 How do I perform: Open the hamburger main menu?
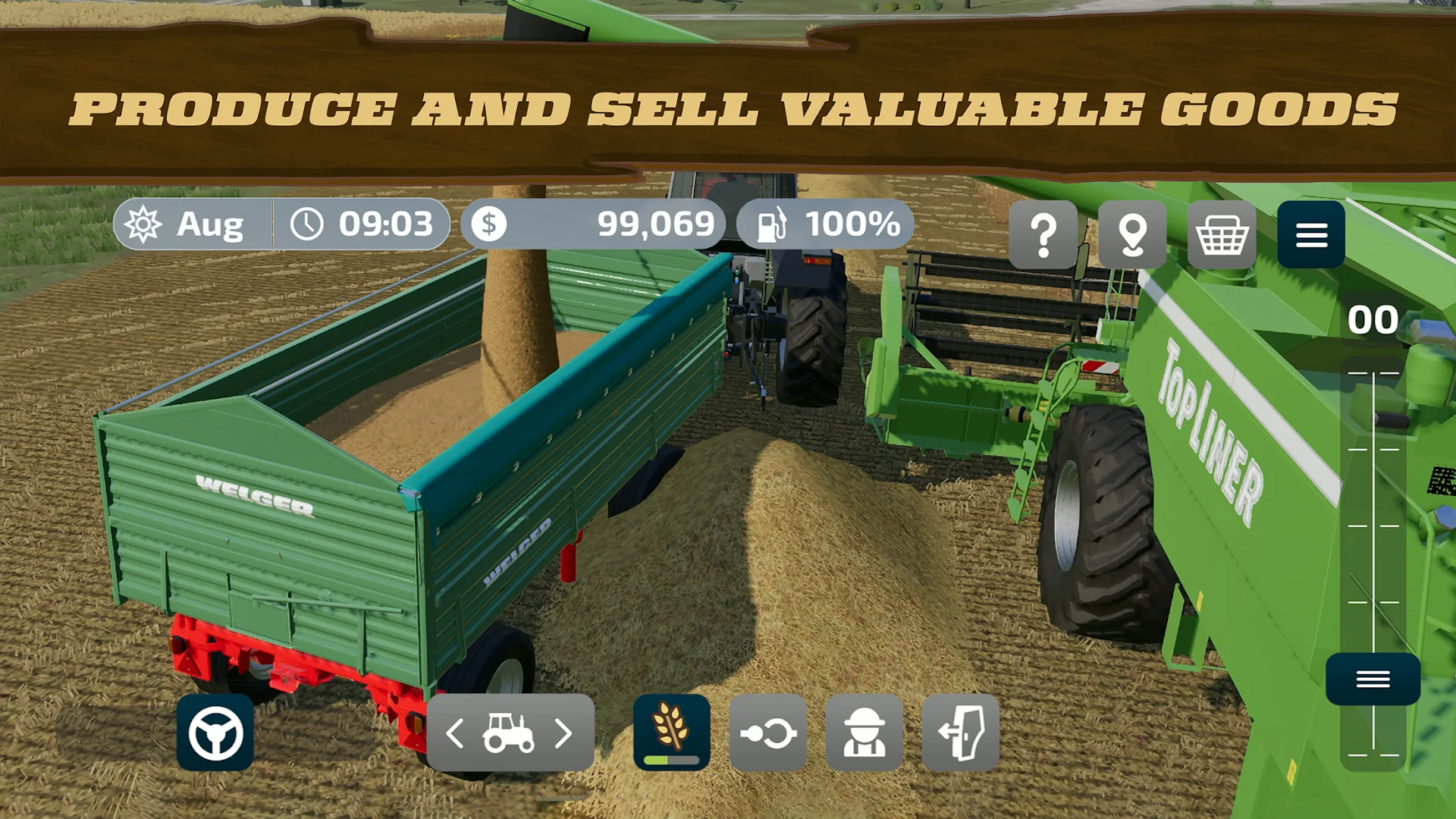[1312, 235]
